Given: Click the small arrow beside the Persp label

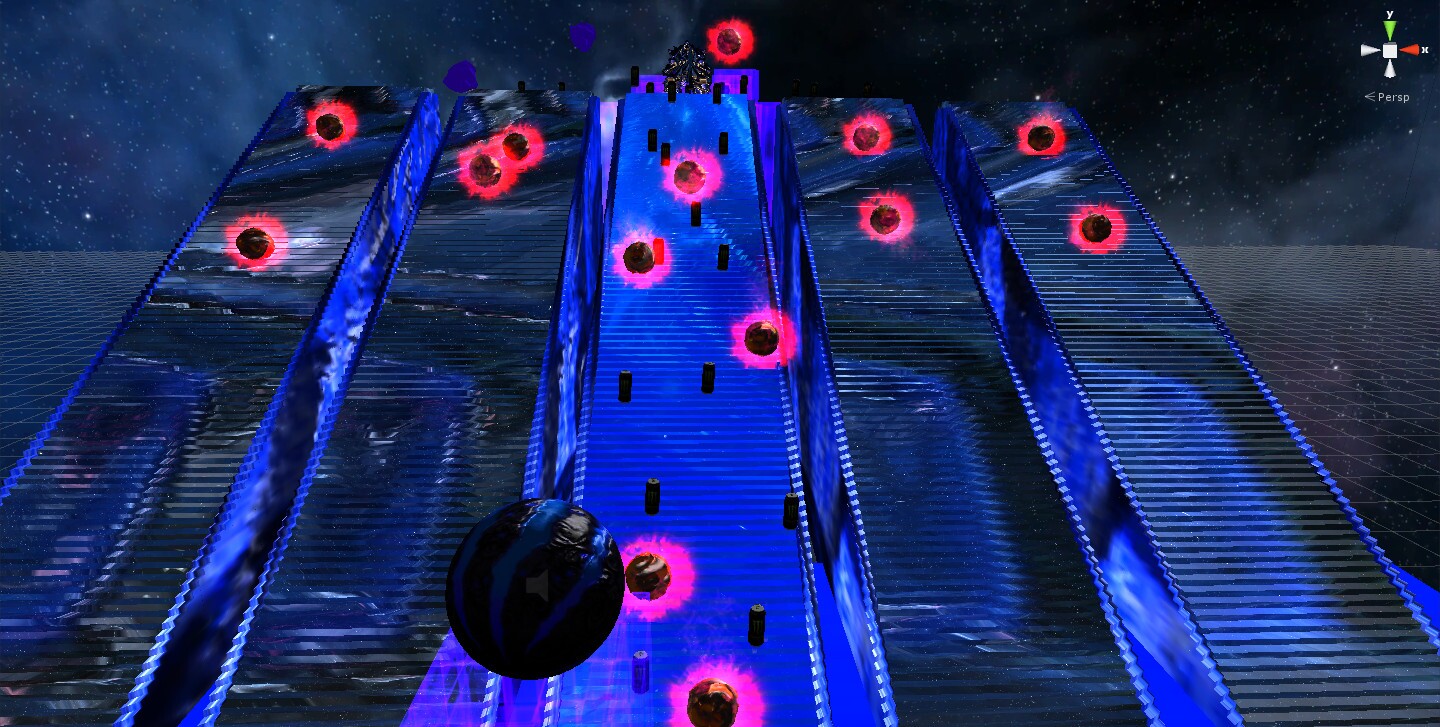Looking at the screenshot, I should coord(1370,96).
